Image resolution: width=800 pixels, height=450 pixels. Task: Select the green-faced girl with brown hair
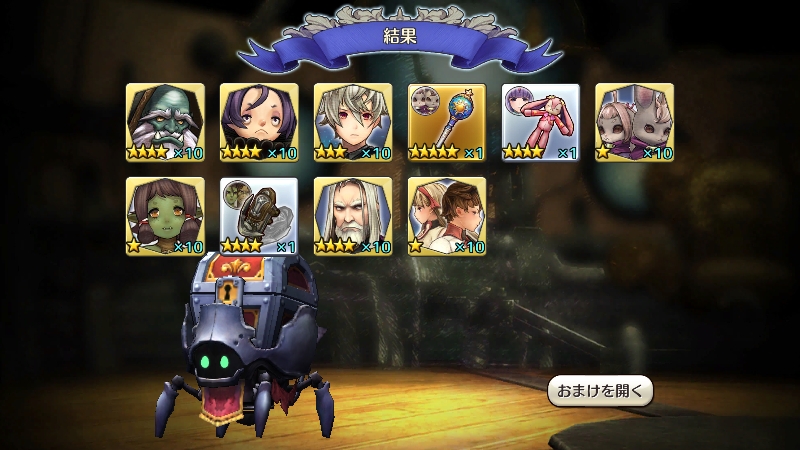pyautogui.click(x=165, y=216)
